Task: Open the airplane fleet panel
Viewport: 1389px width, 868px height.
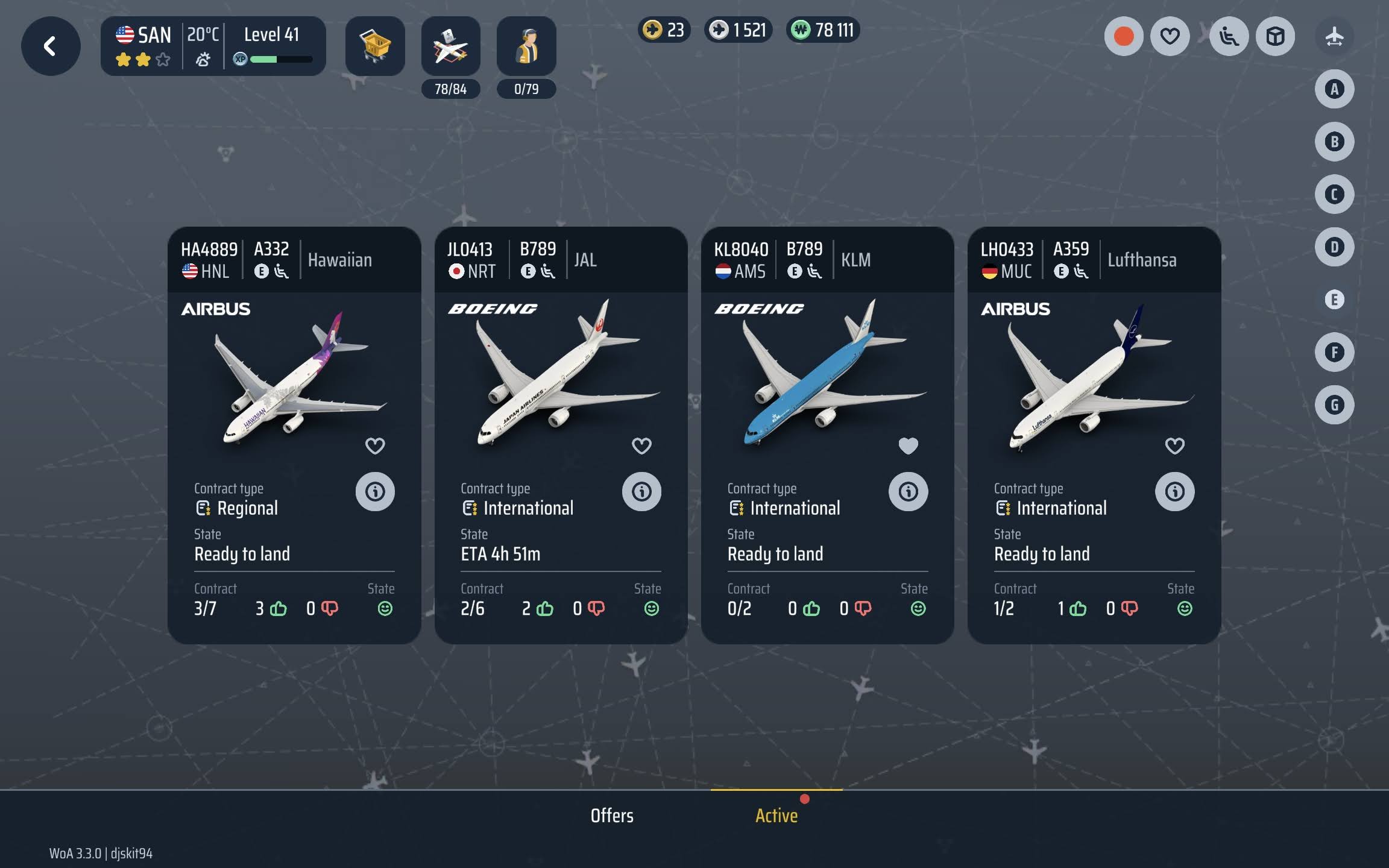Action: (450, 46)
